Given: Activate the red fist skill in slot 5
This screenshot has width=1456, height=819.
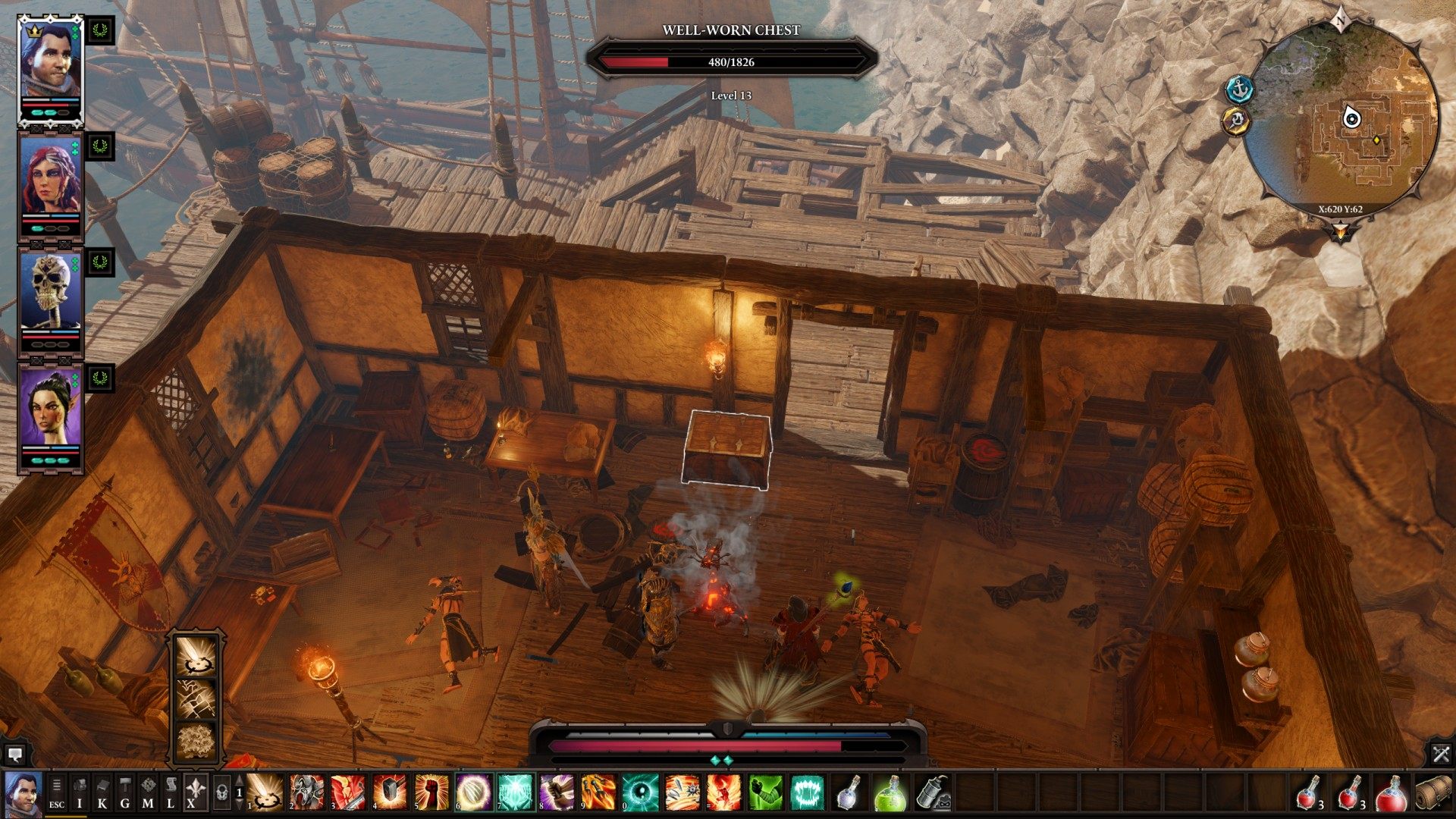Looking at the screenshot, I should (431, 792).
